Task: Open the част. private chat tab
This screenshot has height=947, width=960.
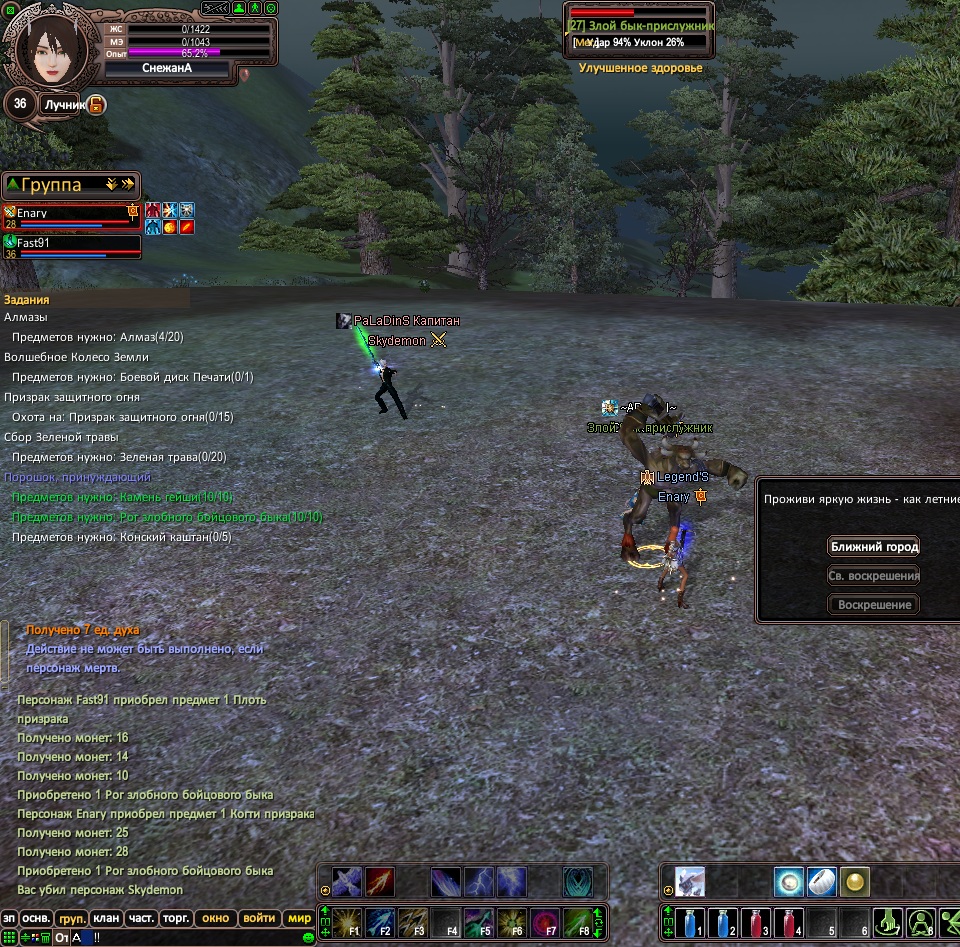Action: pyautogui.click(x=141, y=918)
